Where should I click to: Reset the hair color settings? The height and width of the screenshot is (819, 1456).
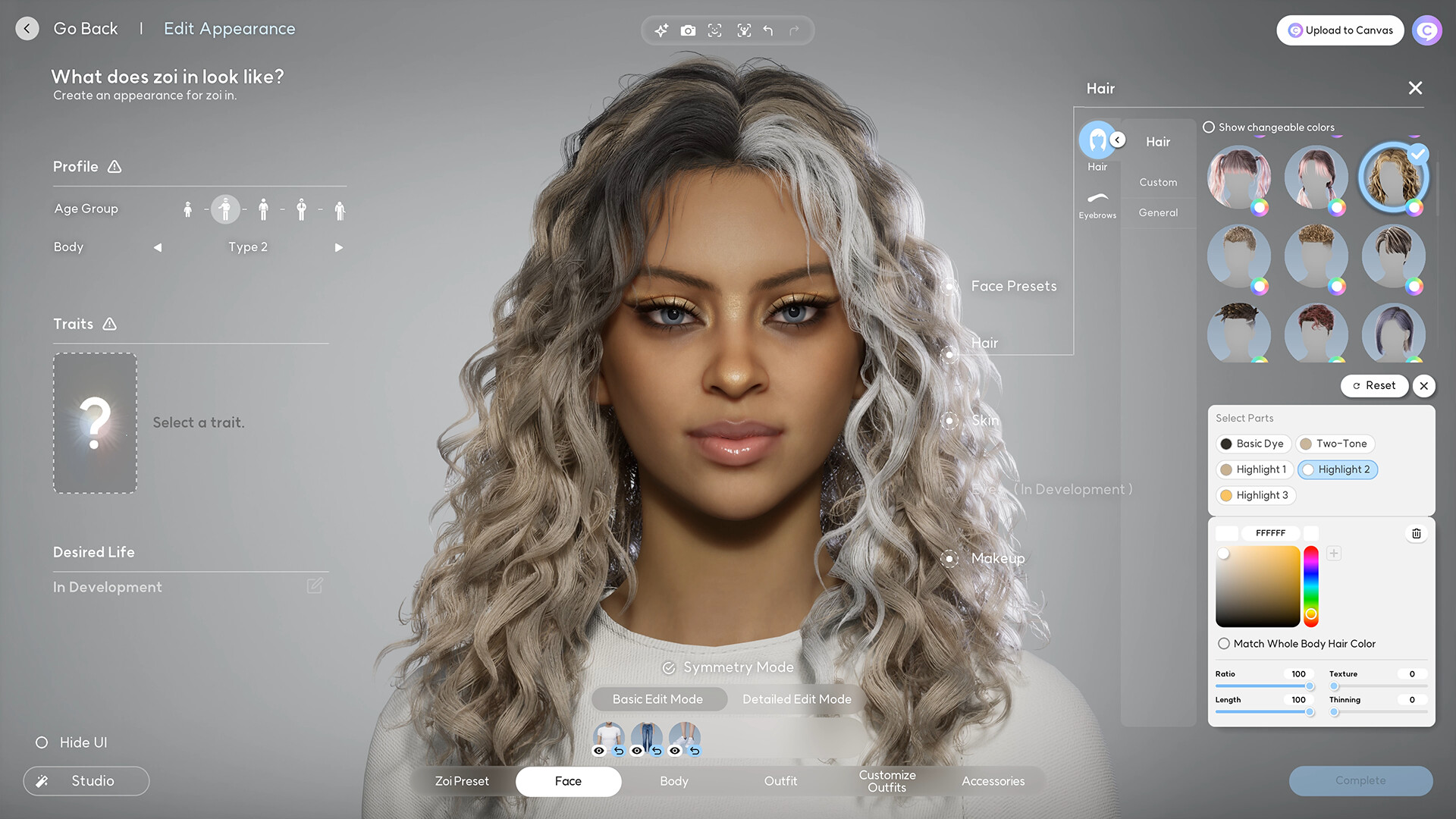point(1374,385)
